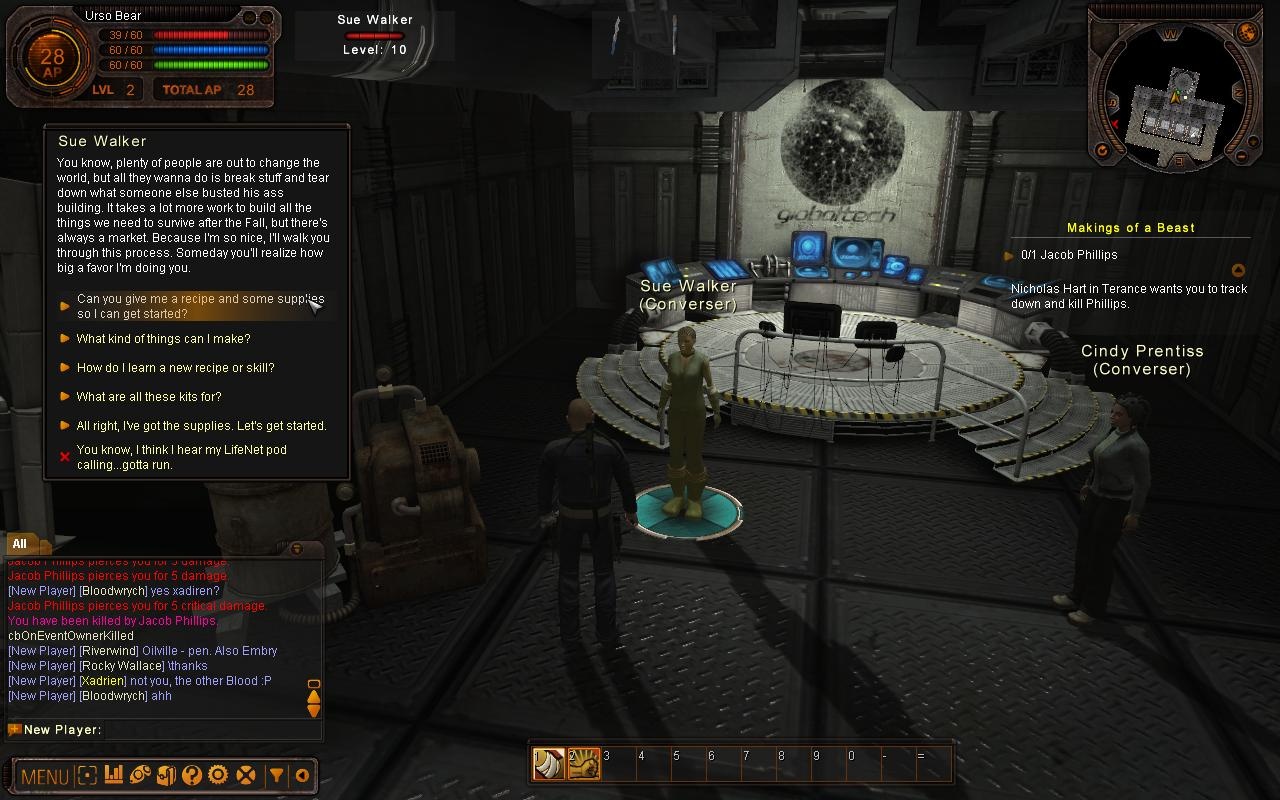
Task: Activate the bandage ability in slot 1
Action: point(549,764)
